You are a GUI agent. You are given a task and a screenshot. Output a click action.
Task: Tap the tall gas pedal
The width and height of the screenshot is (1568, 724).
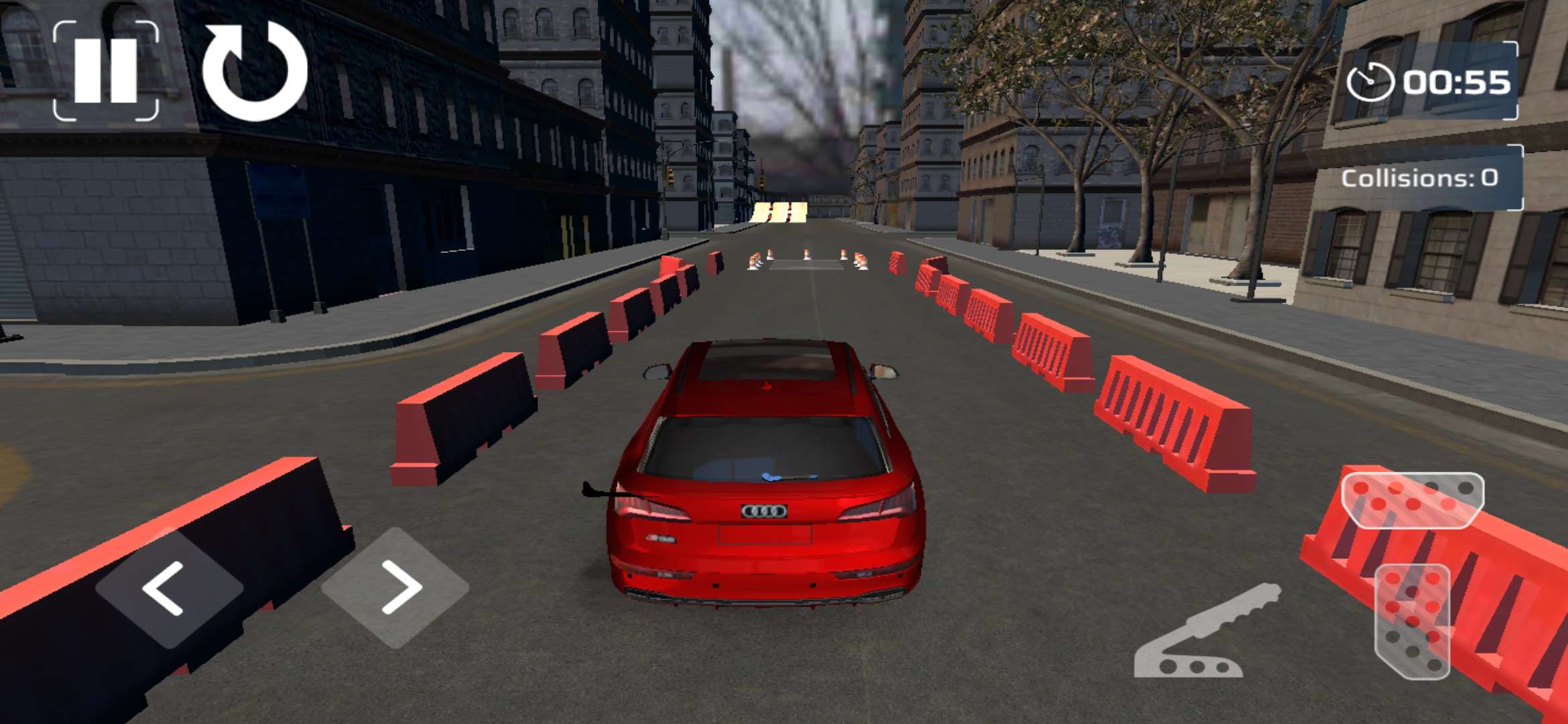1413,621
